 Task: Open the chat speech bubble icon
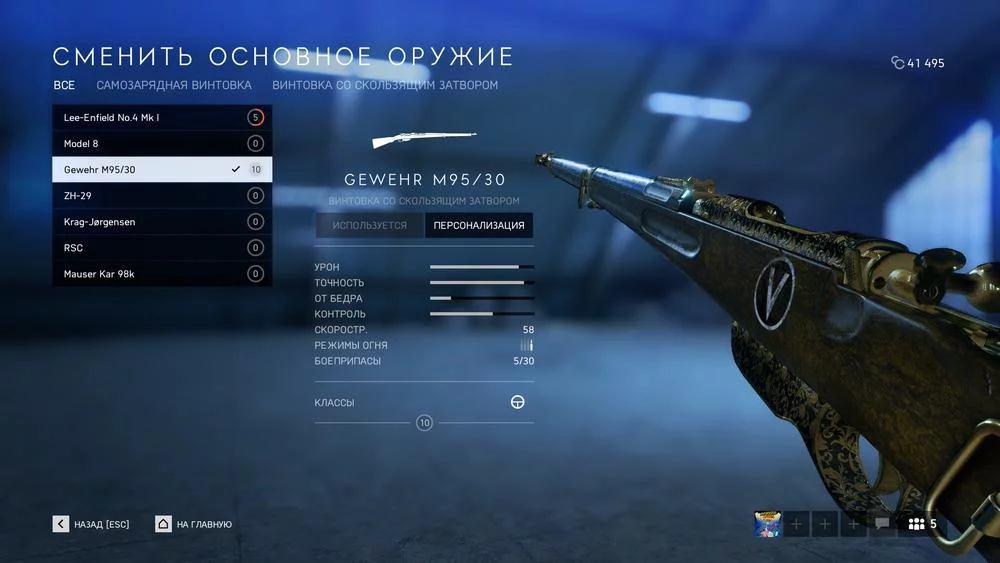click(x=882, y=524)
